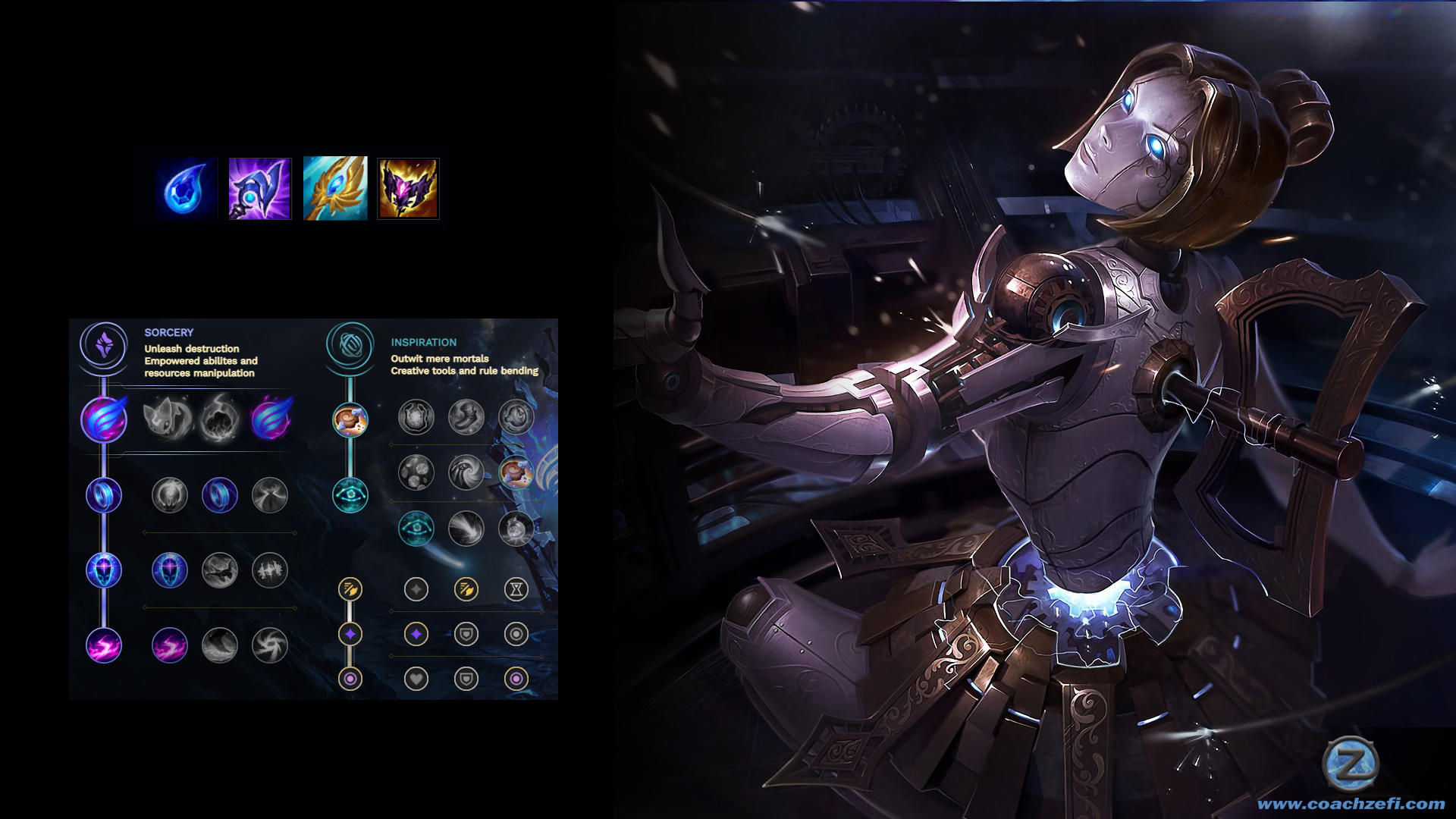Screen dimensions: 1456x819
Task: Select the Magical Footwear boot rune
Action: coord(466,416)
